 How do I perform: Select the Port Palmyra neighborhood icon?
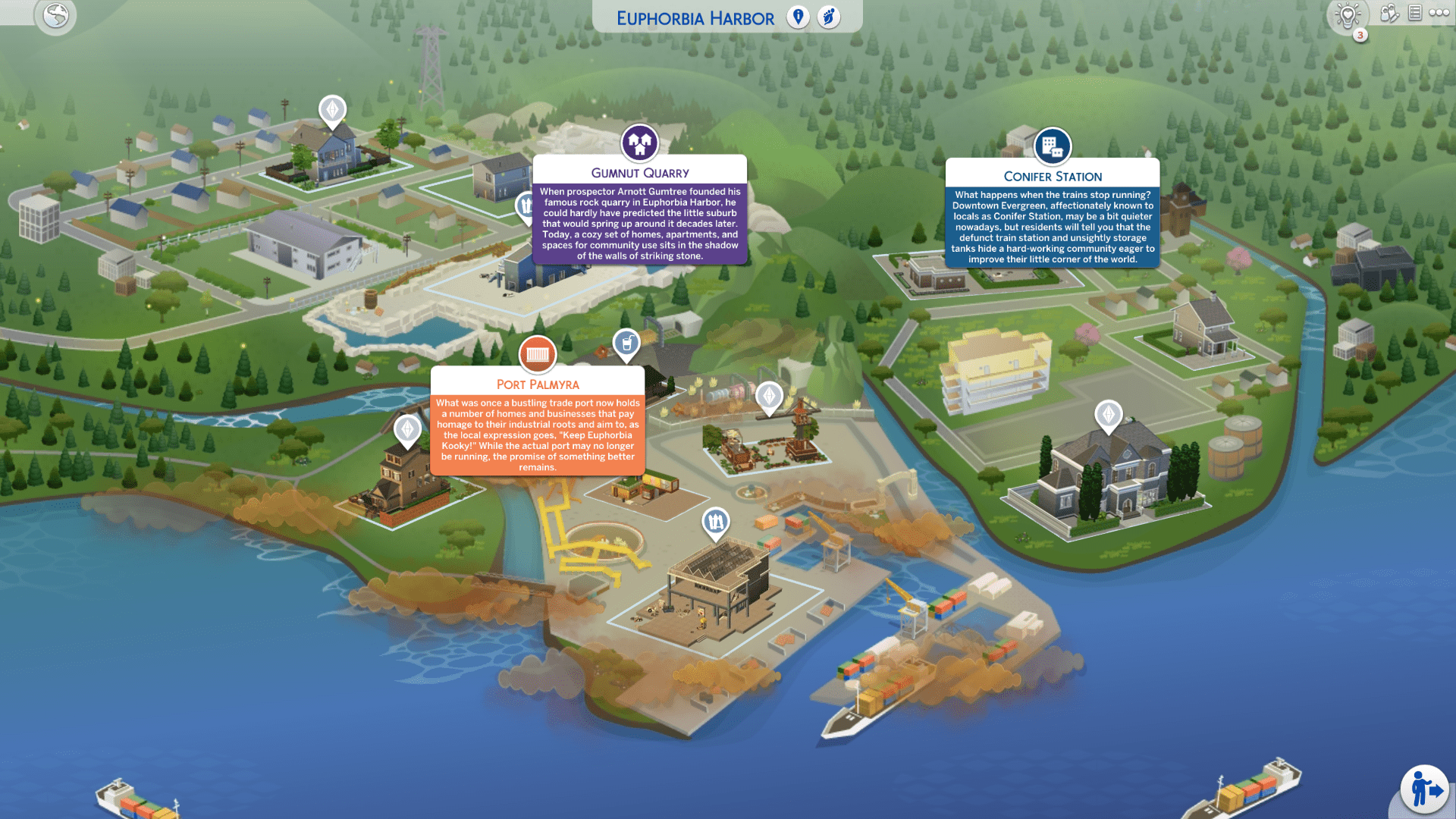pos(537,354)
